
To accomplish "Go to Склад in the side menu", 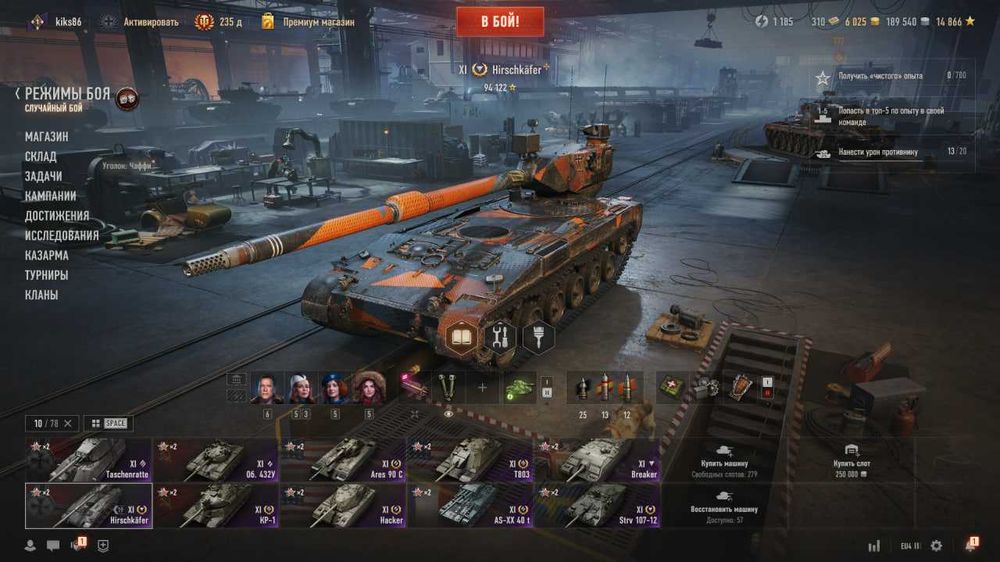I will (41, 156).
